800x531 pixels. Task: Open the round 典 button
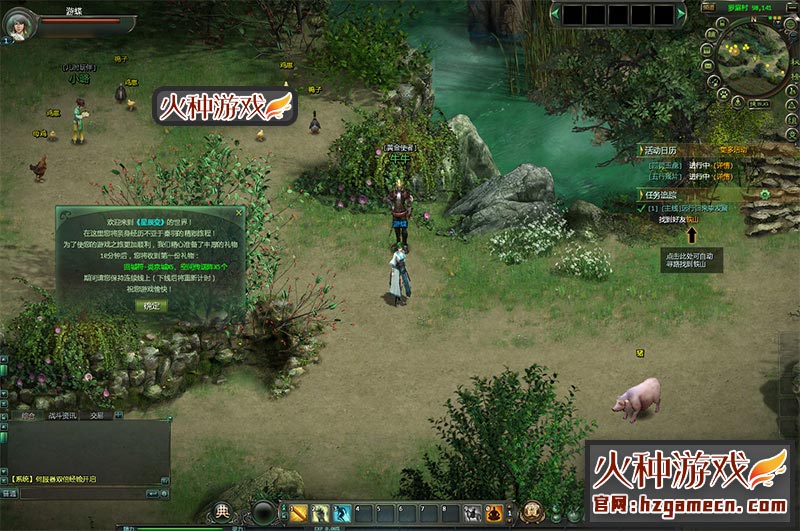tap(222, 510)
